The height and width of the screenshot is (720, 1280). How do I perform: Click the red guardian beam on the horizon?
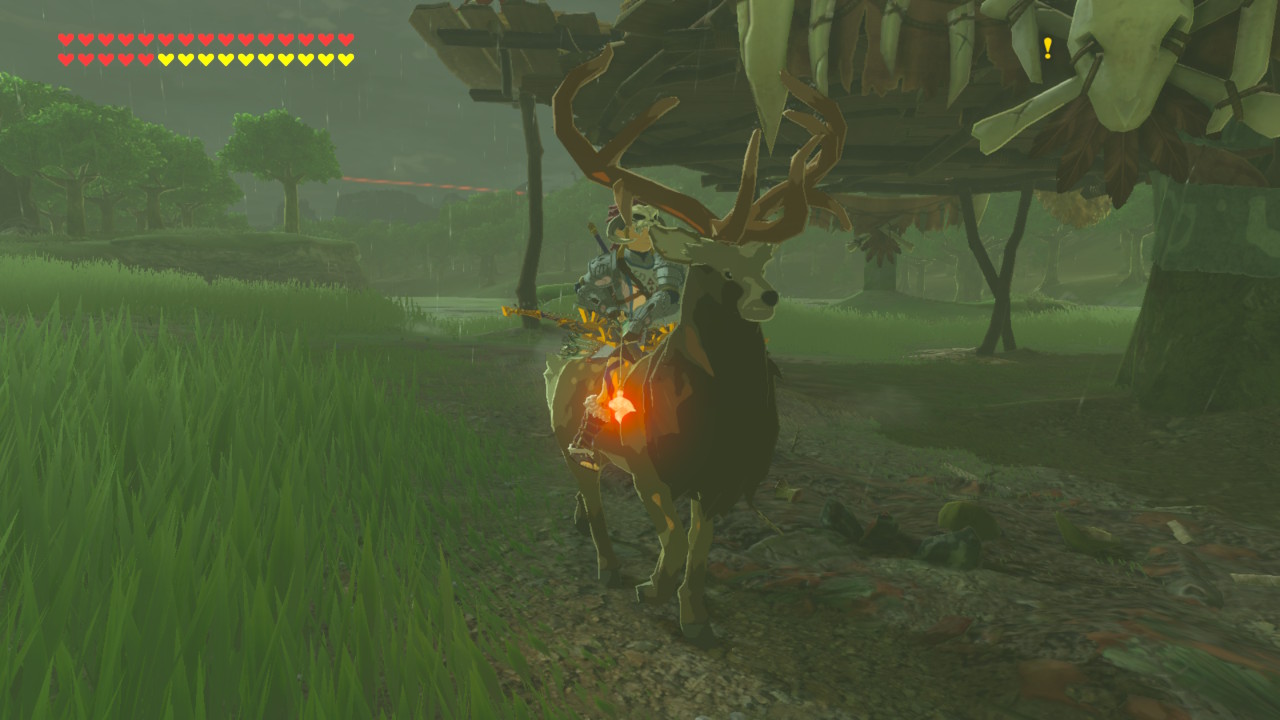[430, 180]
